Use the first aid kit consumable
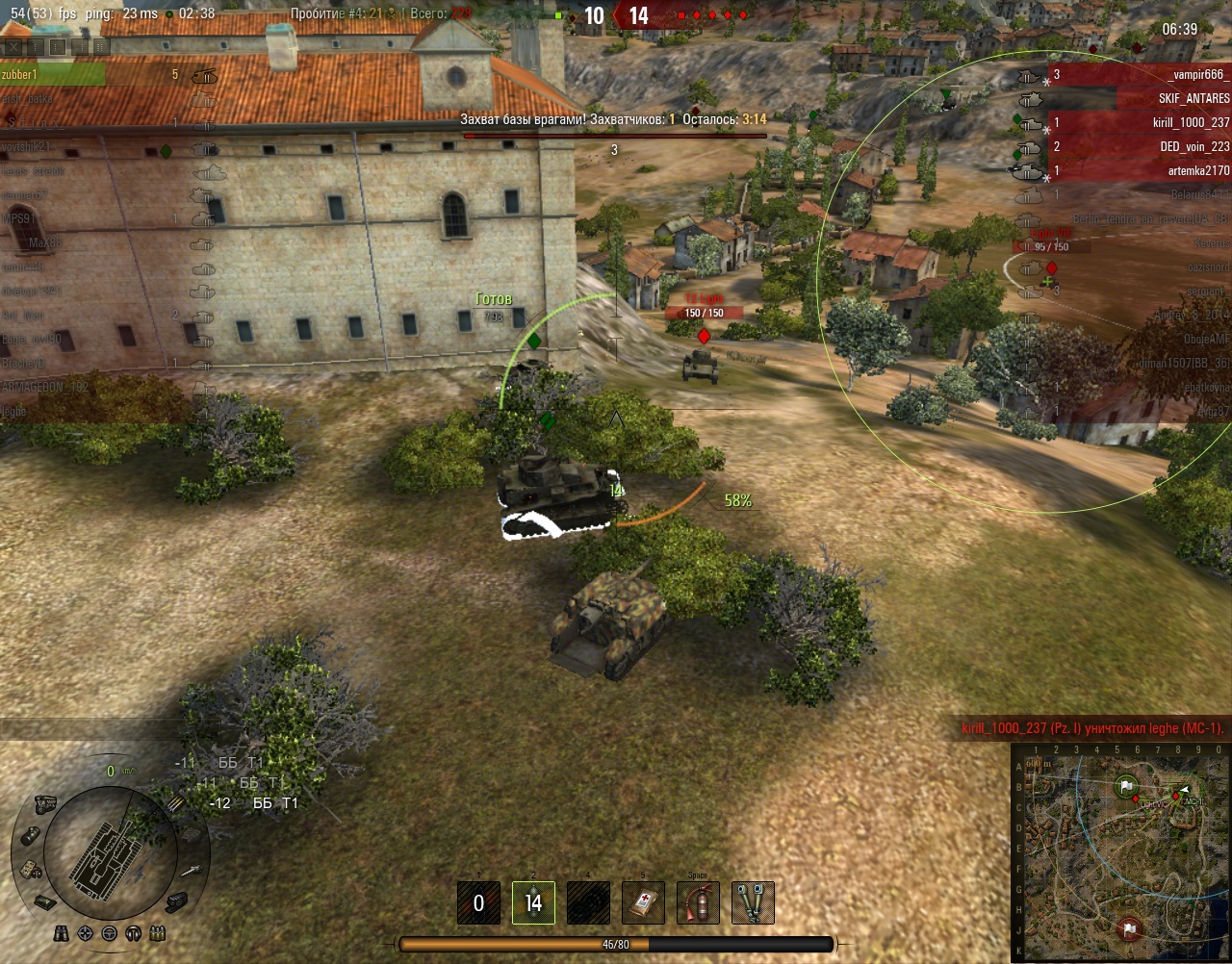Screen dimensions: 1232x964 [643, 902]
